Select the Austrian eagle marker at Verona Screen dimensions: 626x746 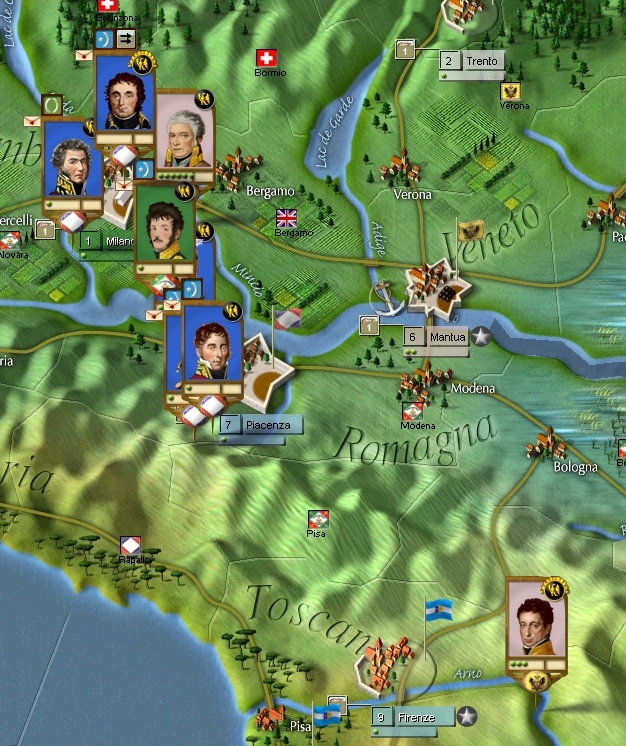click(x=511, y=92)
